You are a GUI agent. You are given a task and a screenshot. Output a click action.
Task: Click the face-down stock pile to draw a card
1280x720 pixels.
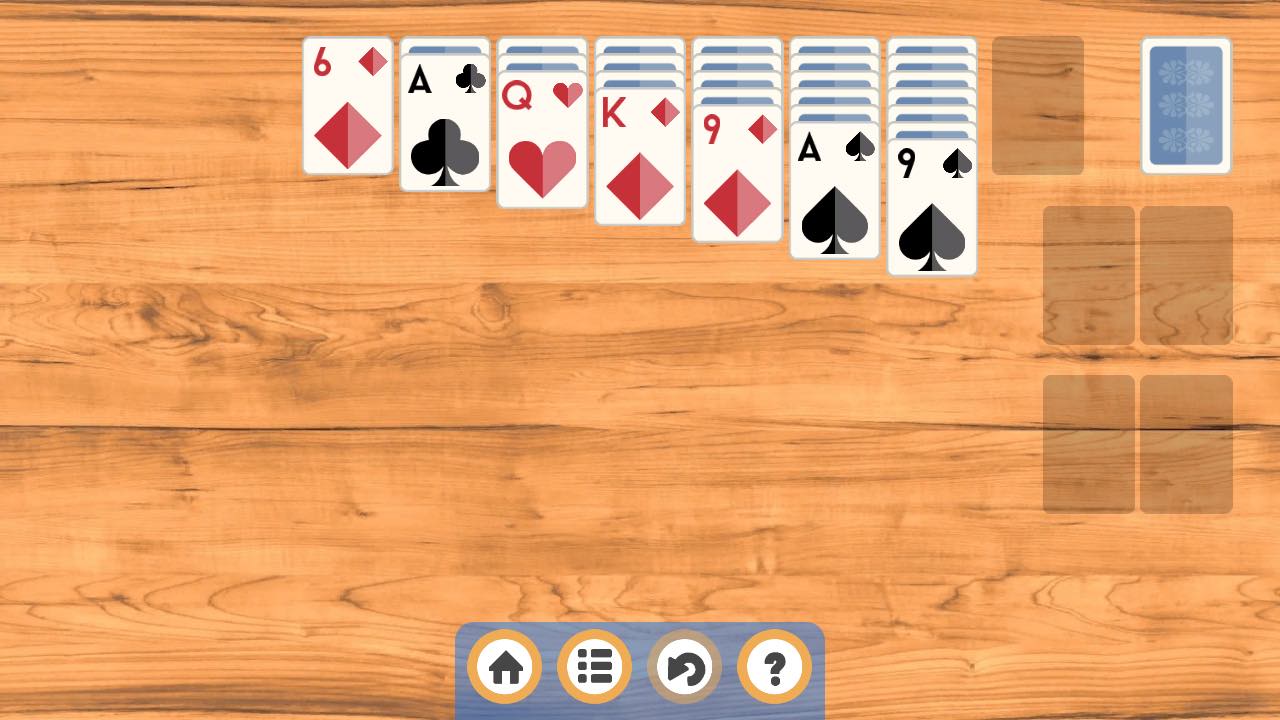tap(1186, 105)
